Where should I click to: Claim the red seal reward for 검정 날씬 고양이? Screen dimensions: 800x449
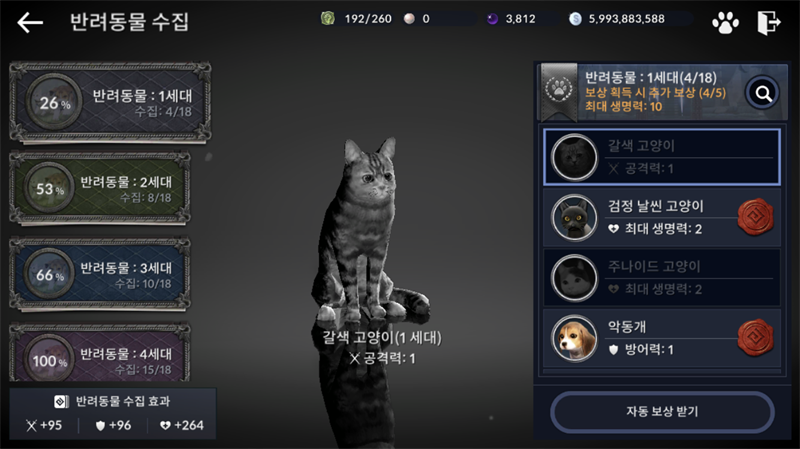[755, 217]
